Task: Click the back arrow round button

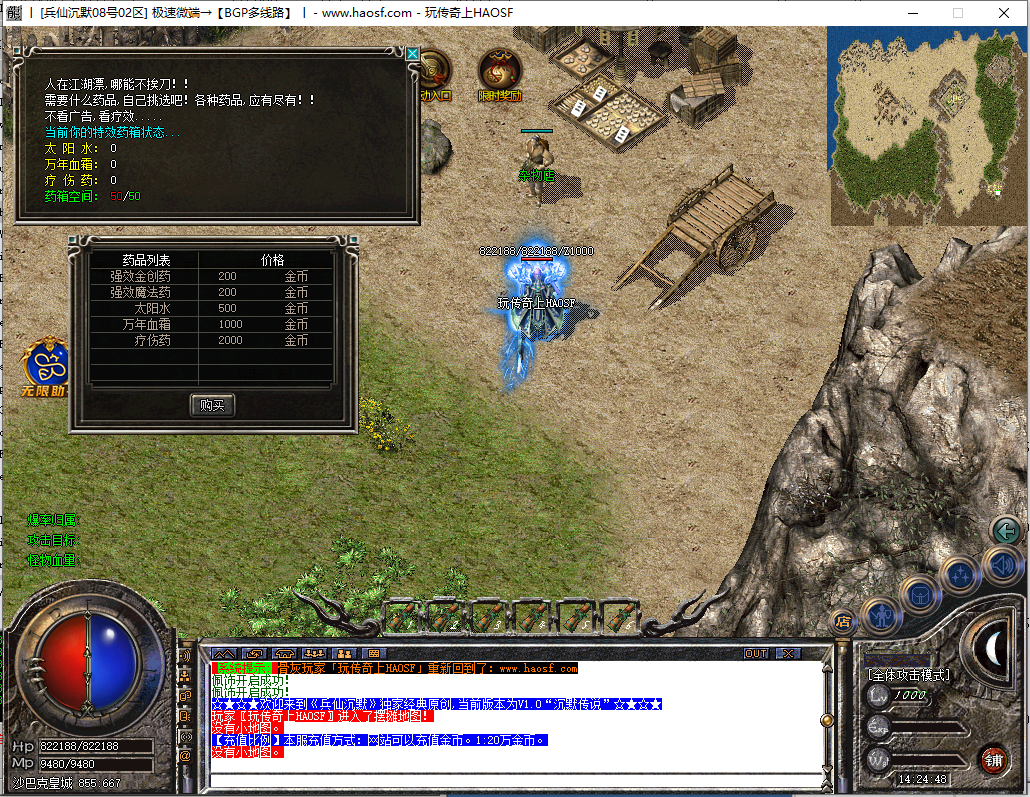Action: [x=1006, y=530]
